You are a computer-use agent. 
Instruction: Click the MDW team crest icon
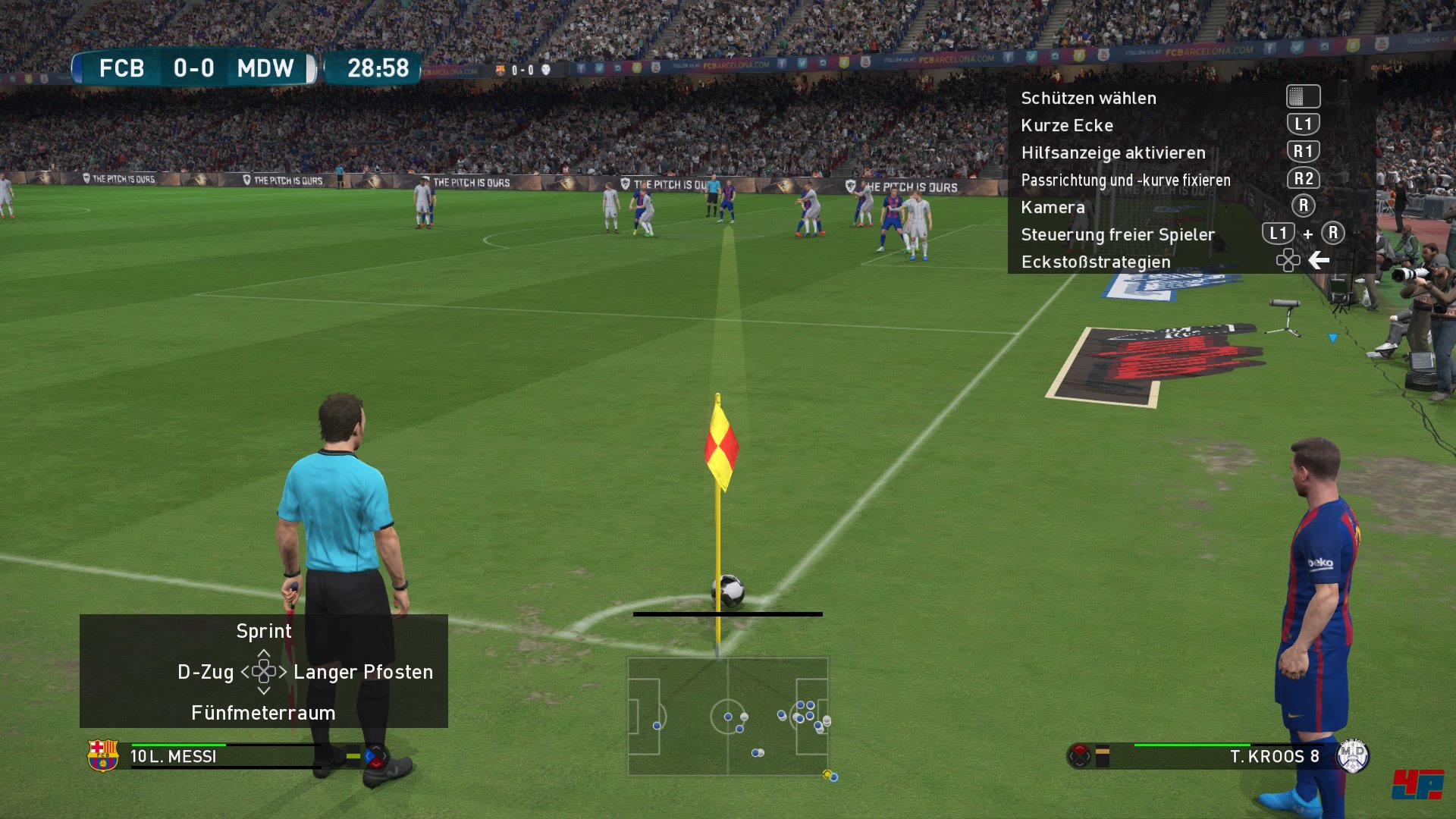(x=1352, y=755)
